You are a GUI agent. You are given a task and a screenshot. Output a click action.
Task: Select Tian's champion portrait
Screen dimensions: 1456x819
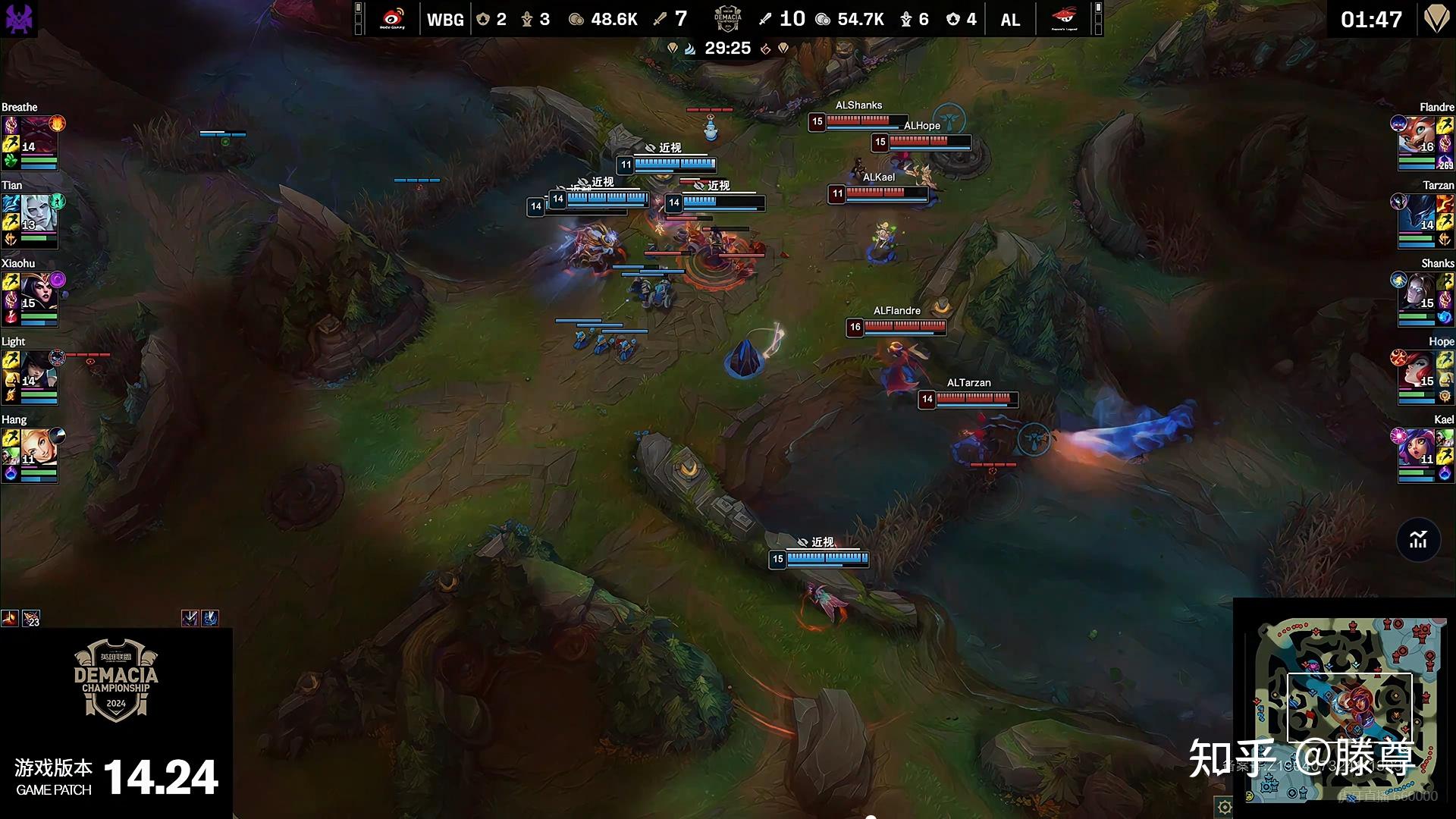[38, 214]
